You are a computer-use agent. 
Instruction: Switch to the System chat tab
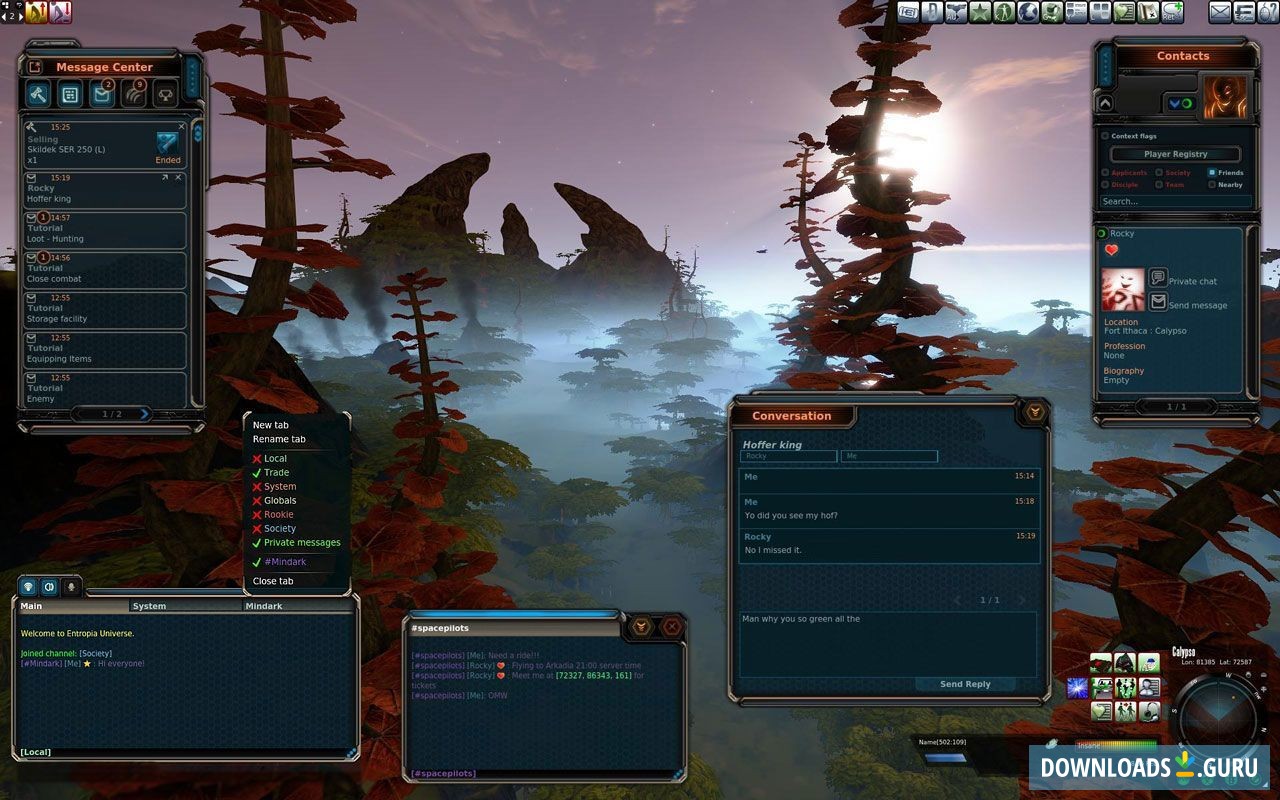(x=150, y=606)
